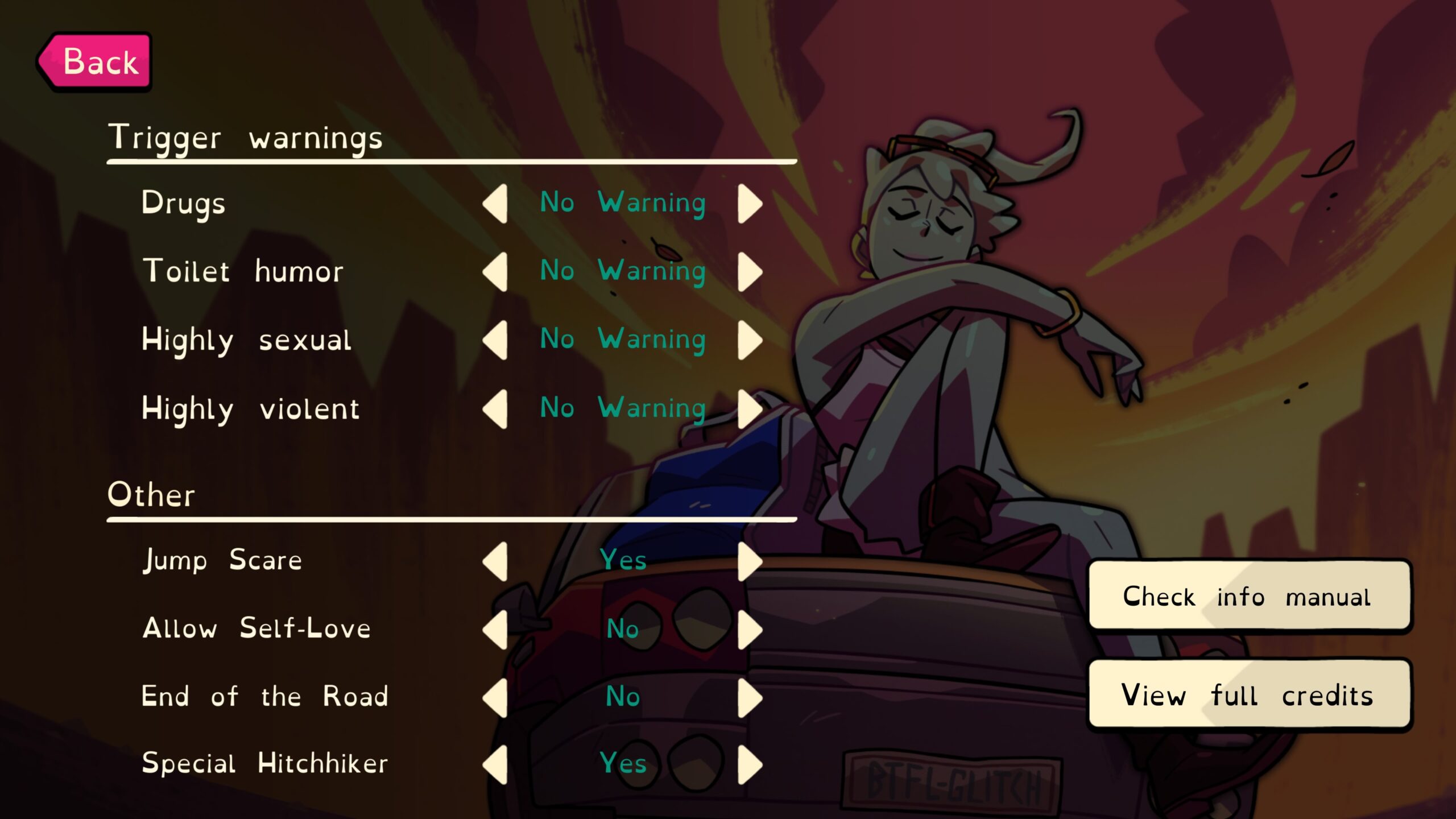
Task: Click the left arrow for Jump Scare
Action: point(496,560)
